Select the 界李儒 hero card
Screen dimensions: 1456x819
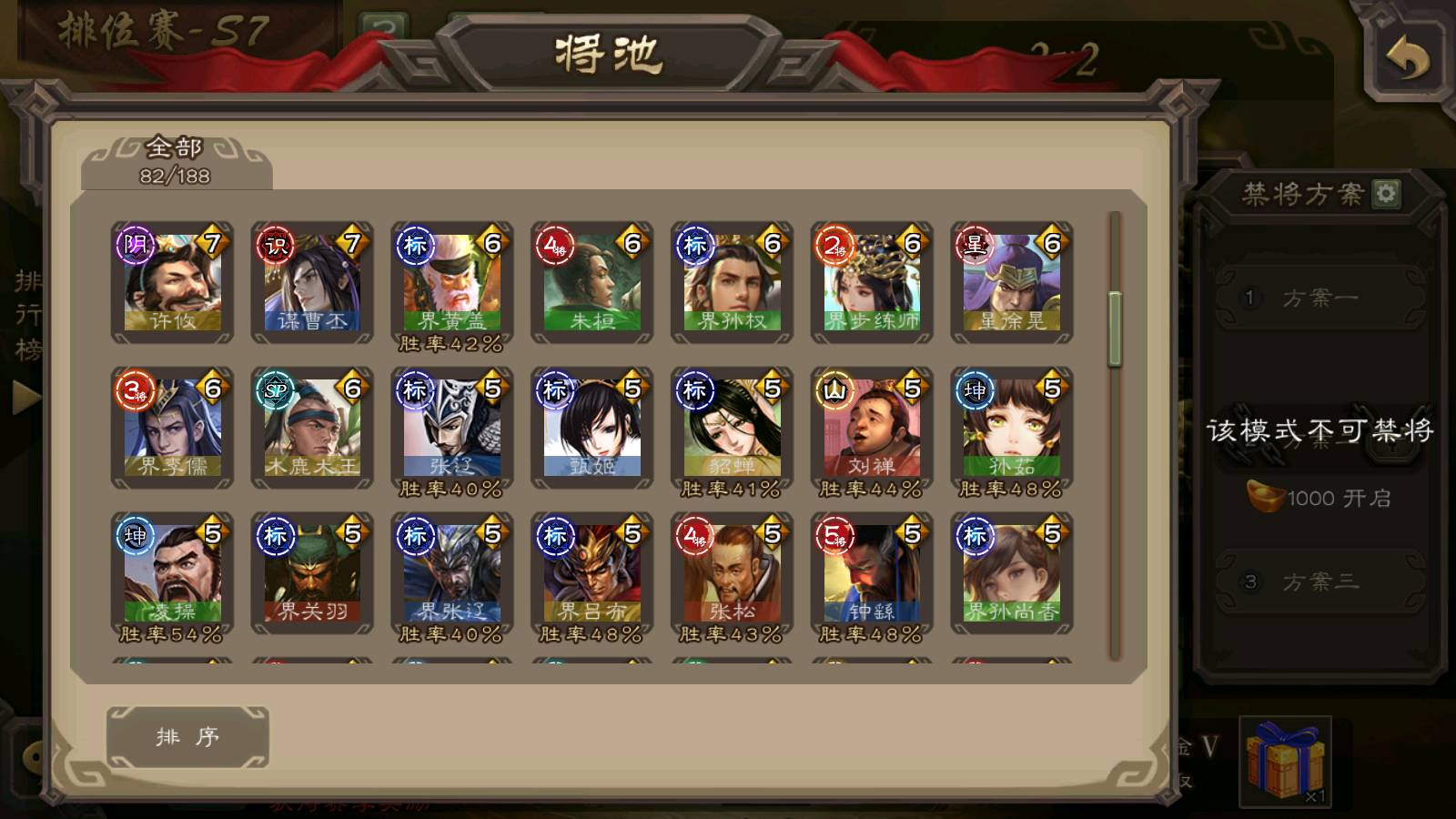click(172, 429)
